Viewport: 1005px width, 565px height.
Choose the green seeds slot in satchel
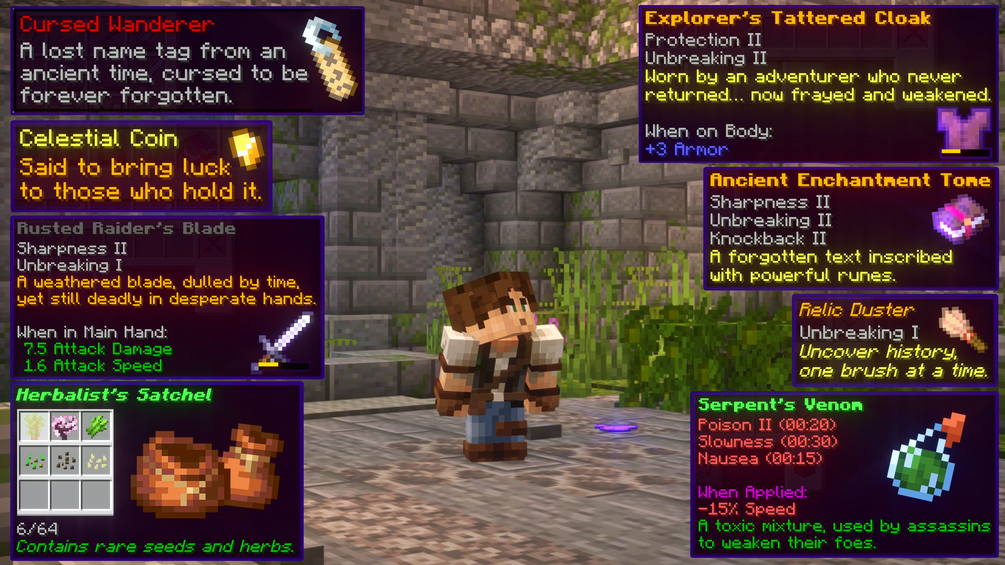(x=34, y=460)
